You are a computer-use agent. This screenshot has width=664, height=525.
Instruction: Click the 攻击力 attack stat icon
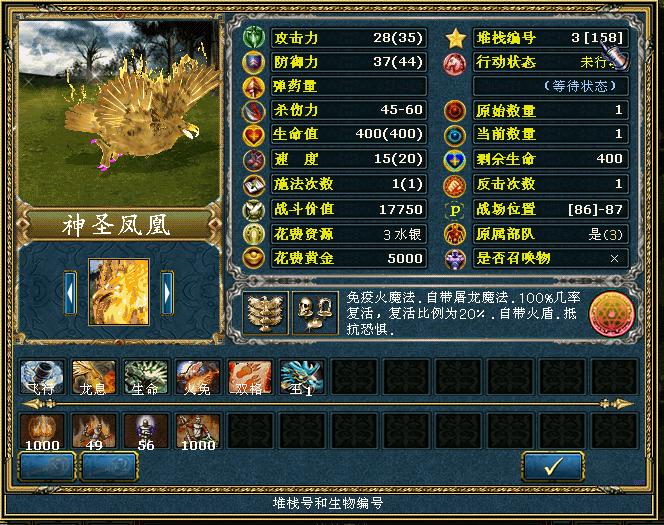(254, 38)
